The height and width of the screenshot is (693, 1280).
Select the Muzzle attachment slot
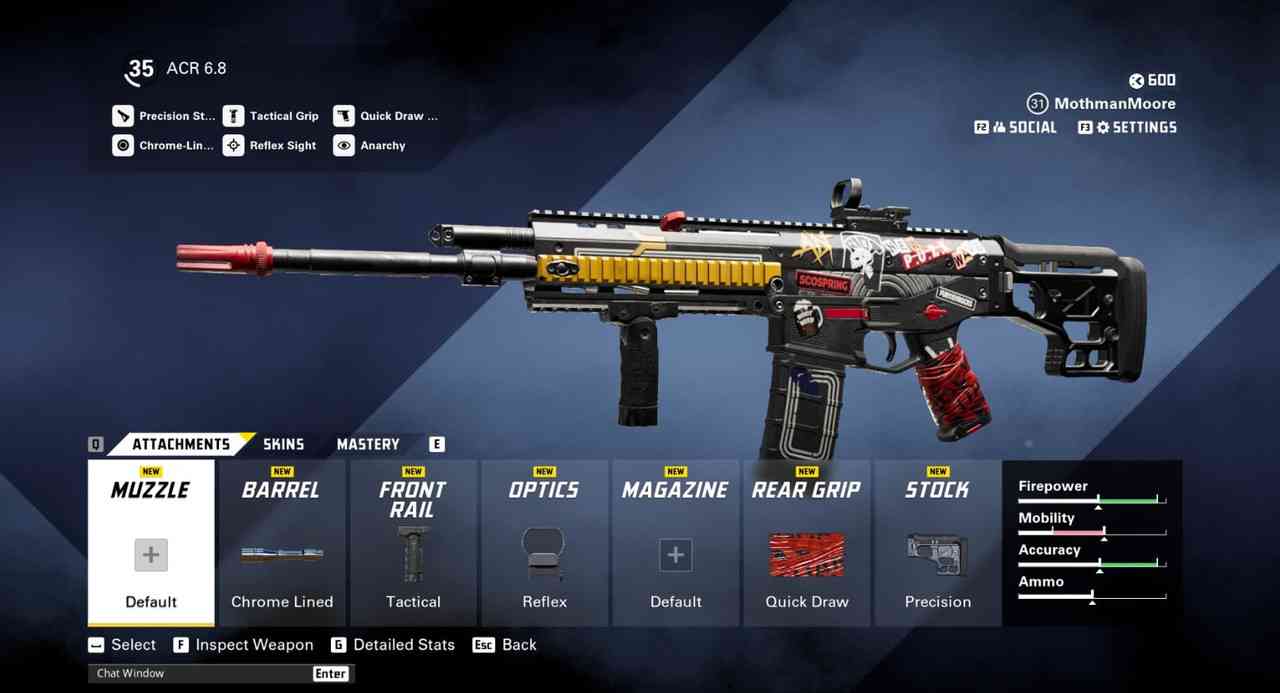click(x=151, y=542)
